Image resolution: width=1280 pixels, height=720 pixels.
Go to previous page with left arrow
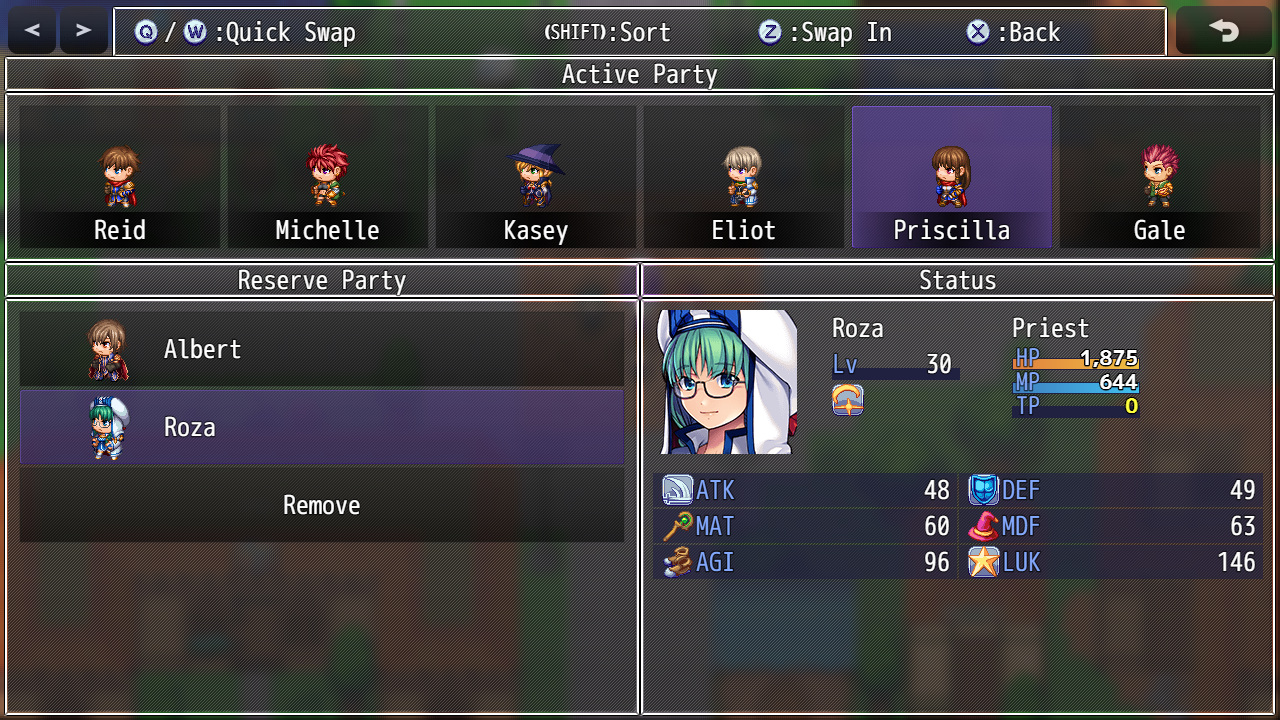click(33, 31)
